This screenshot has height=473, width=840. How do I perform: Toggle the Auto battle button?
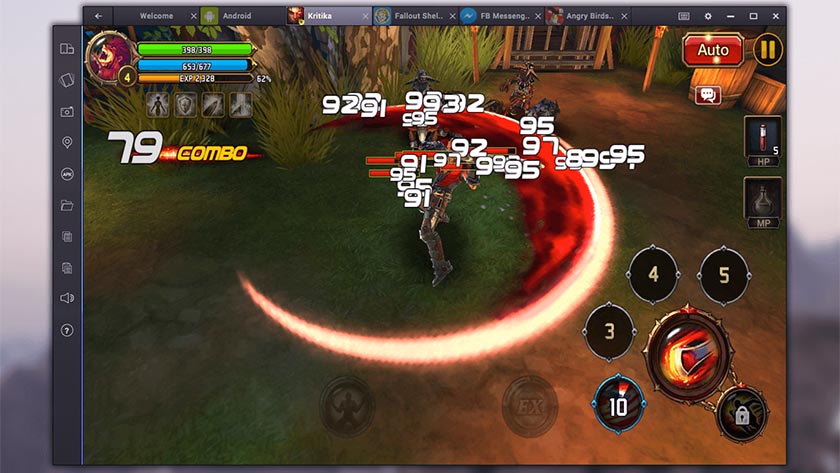tap(712, 50)
